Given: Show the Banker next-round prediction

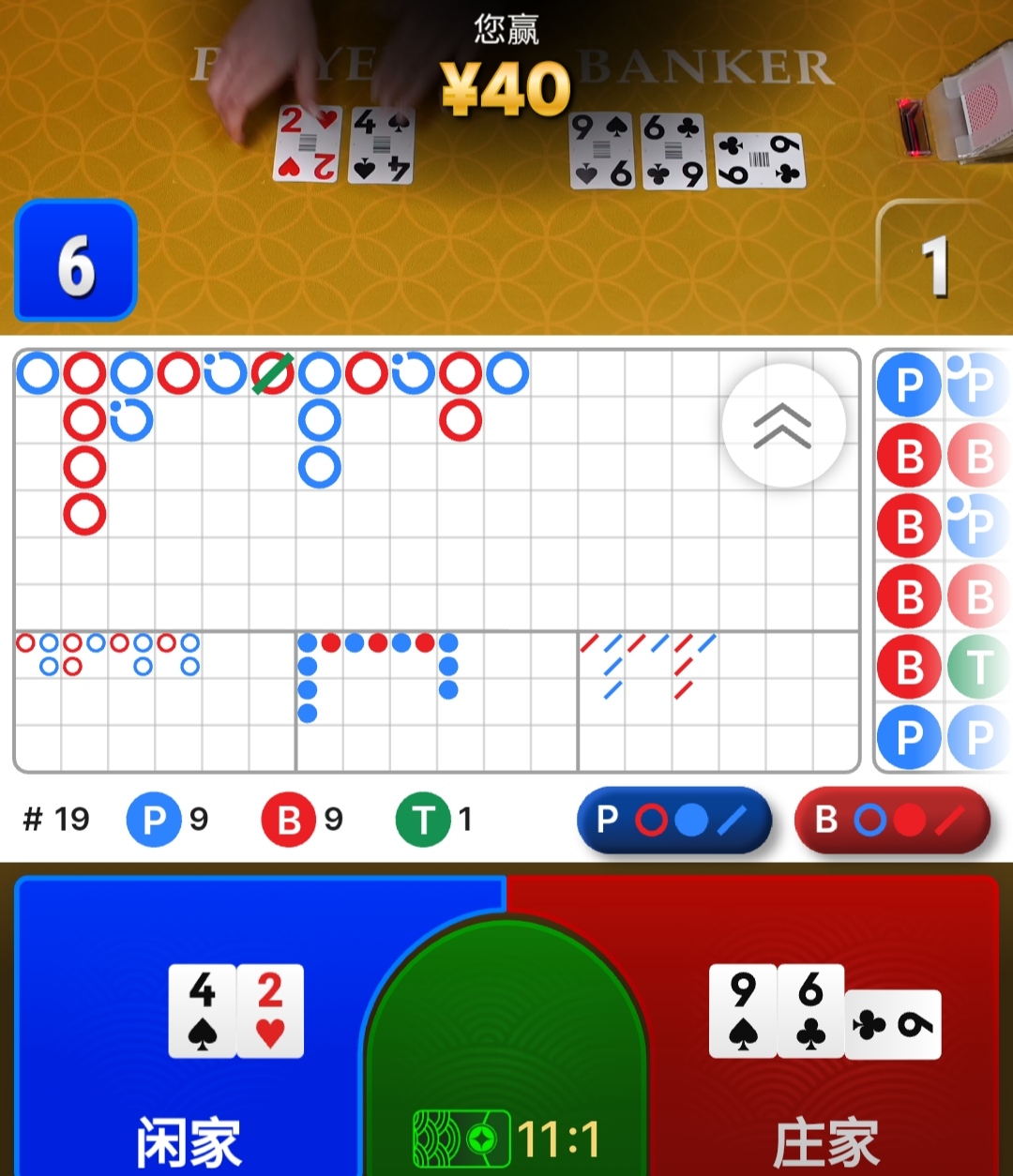Looking at the screenshot, I should click(x=892, y=820).
